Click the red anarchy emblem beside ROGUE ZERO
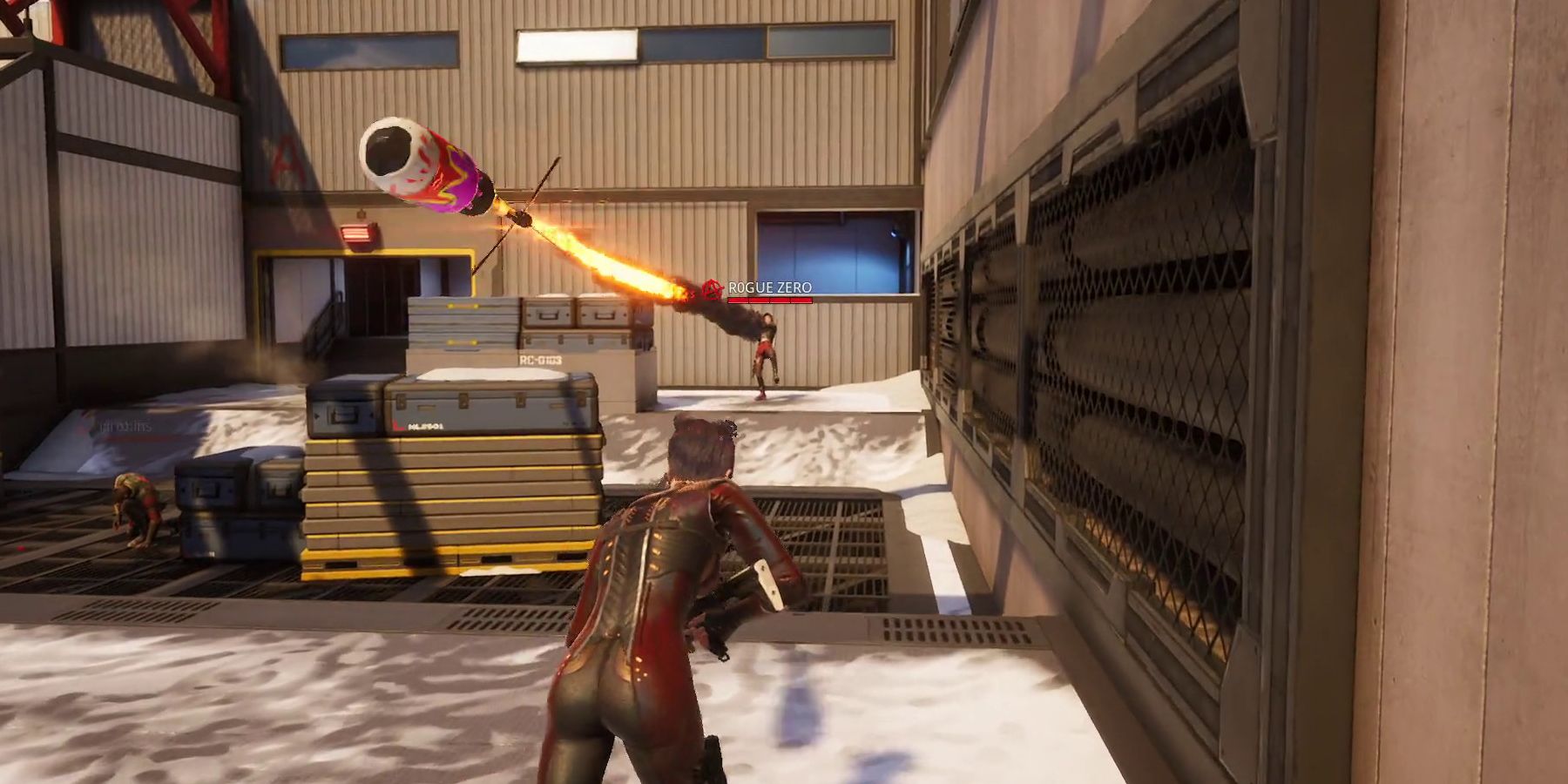1568x784 pixels. [x=714, y=287]
